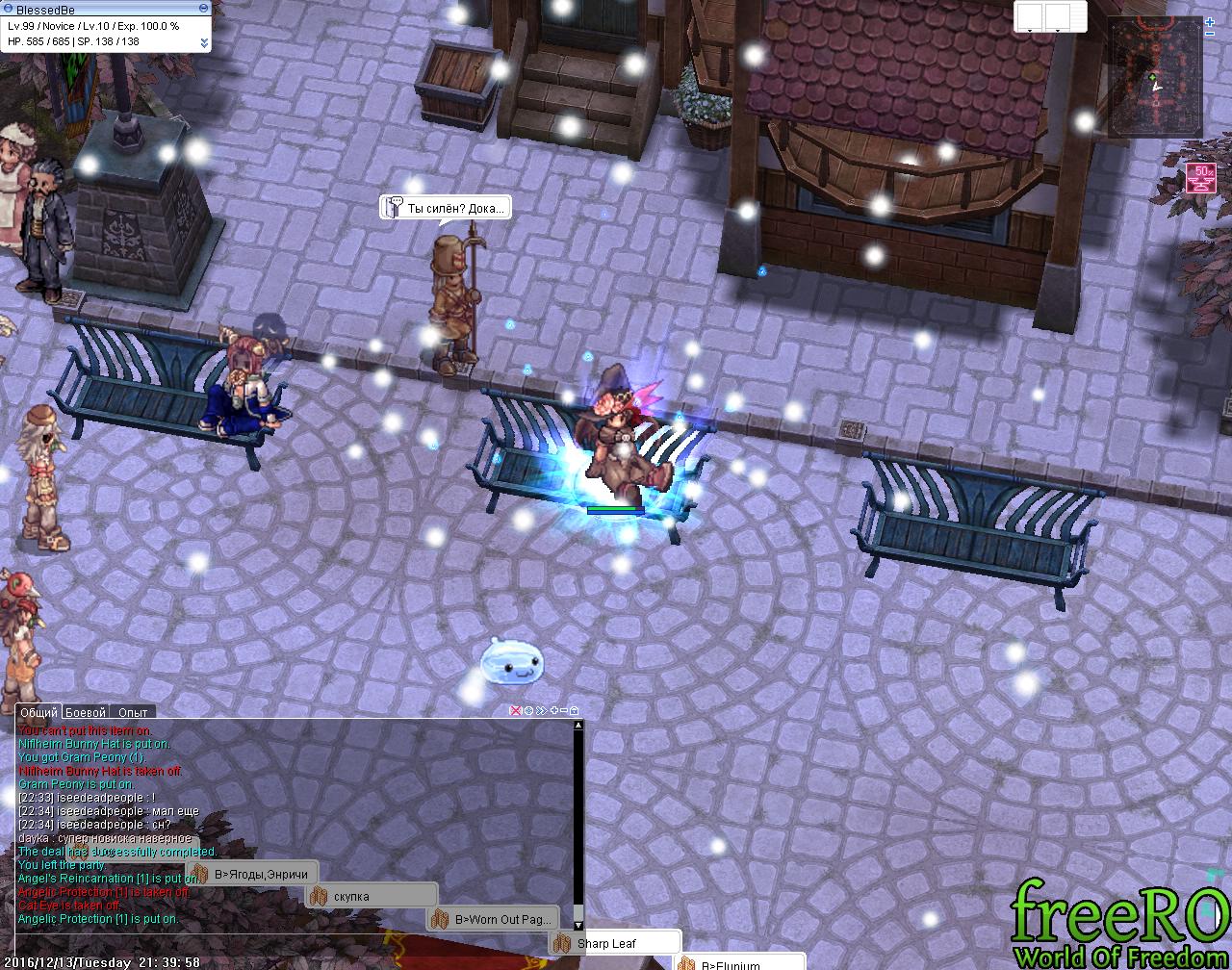
Task: Minimize the BlessedBe basic info window
Action: click(203, 9)
